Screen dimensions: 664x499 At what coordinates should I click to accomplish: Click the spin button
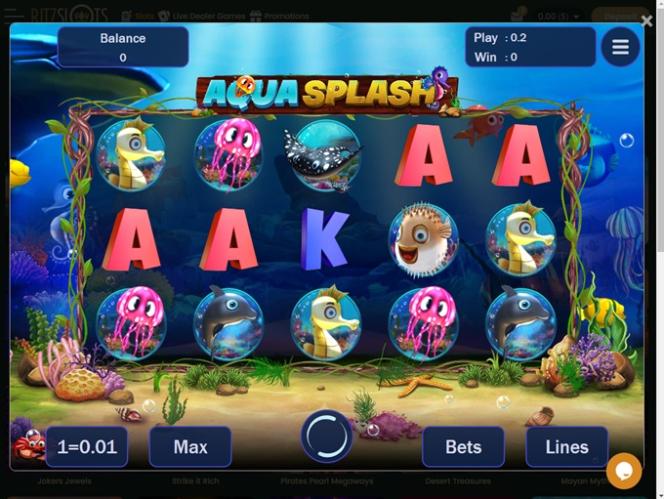click(x=327, y=436)
